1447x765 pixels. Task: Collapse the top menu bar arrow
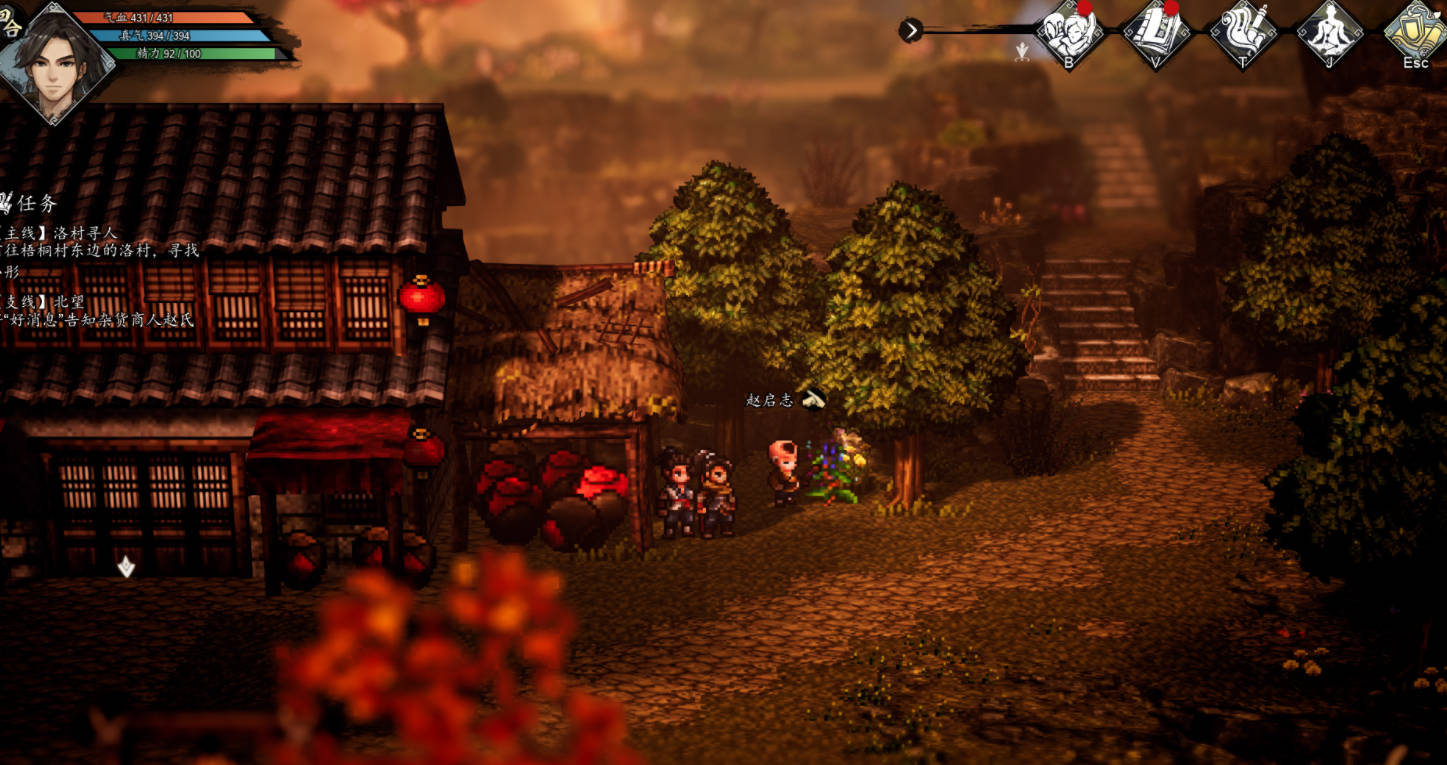pos(910,31)
